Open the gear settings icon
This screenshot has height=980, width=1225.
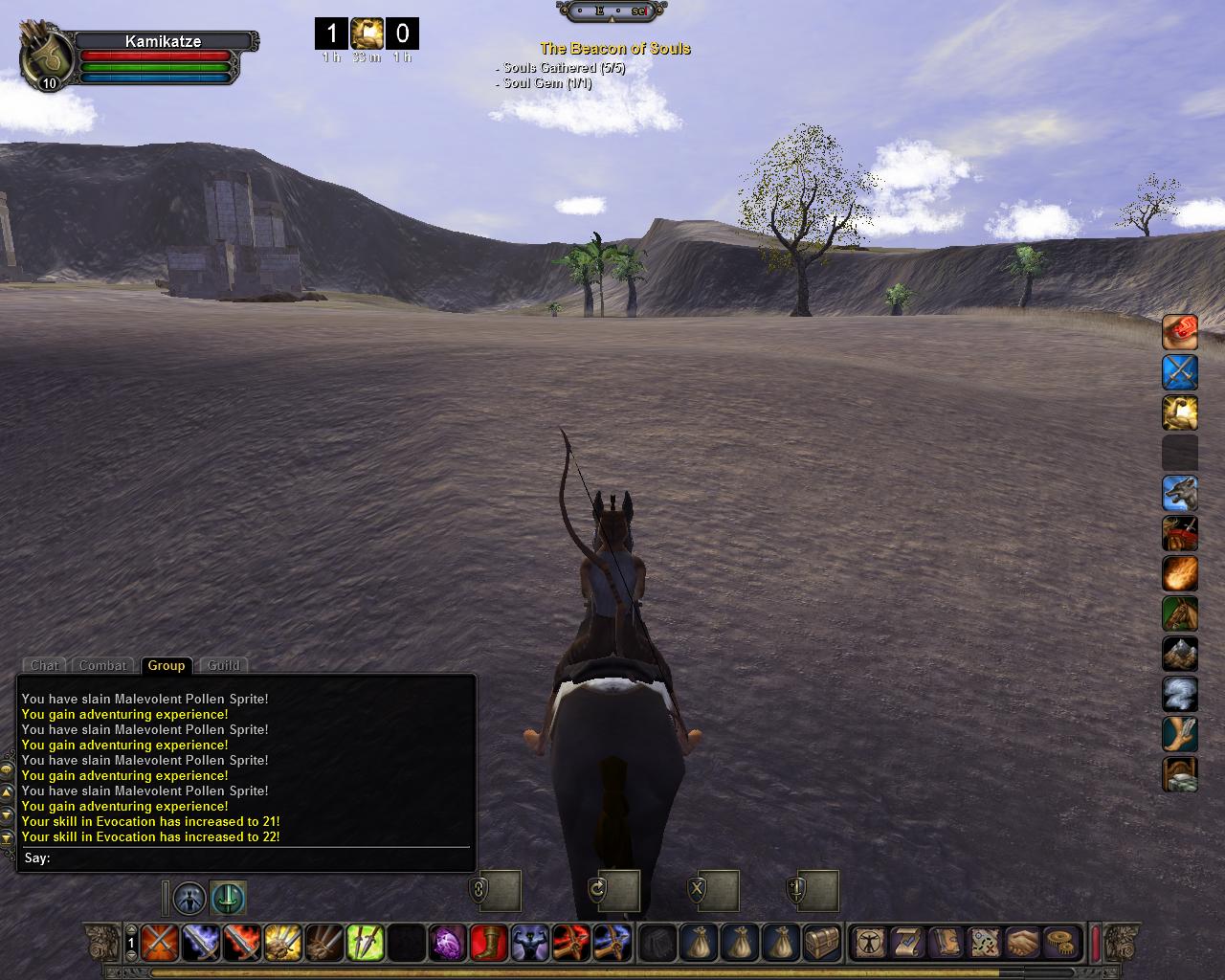coord(1059,943)
